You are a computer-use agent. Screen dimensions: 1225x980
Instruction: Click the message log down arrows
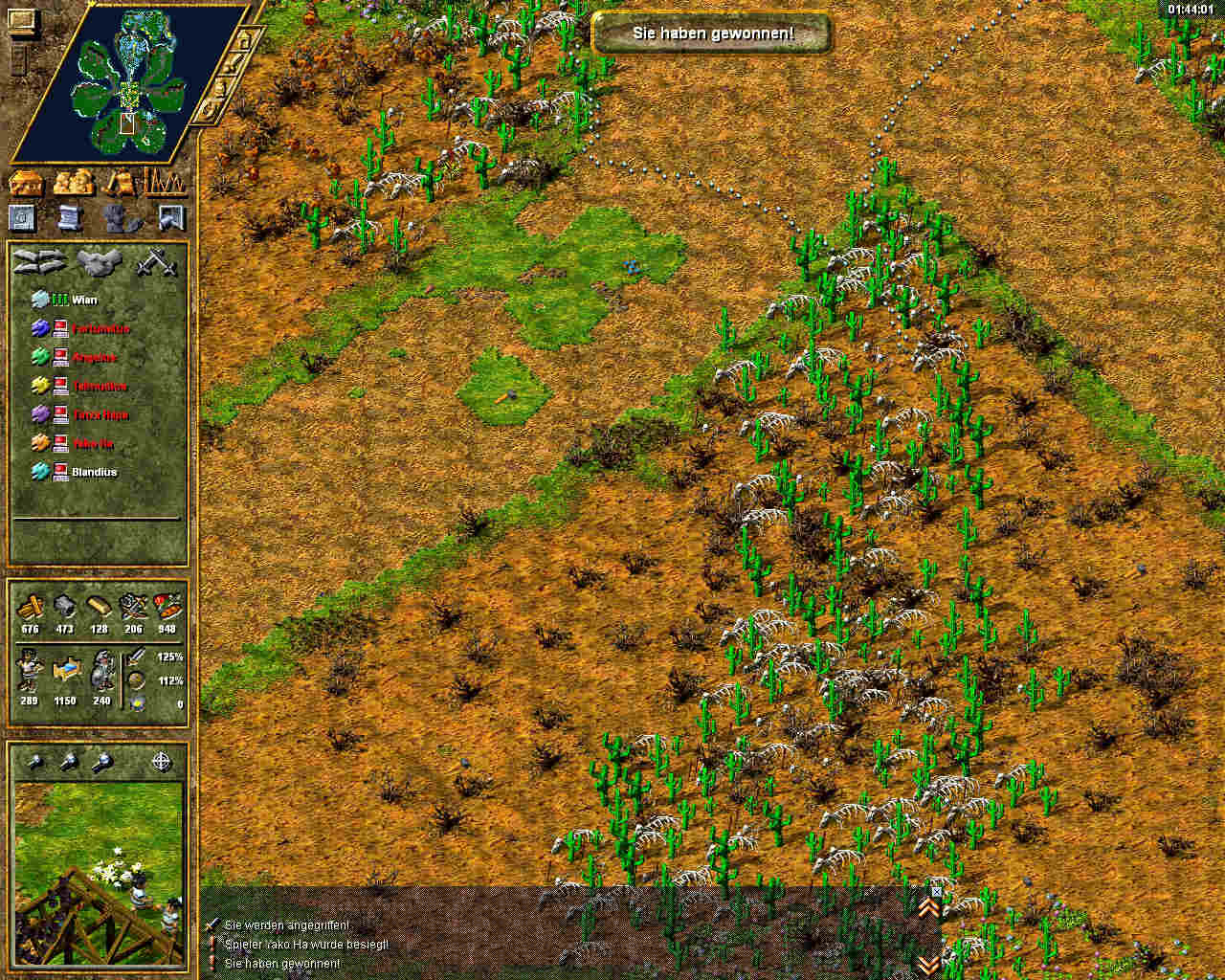tap(928, 964)
